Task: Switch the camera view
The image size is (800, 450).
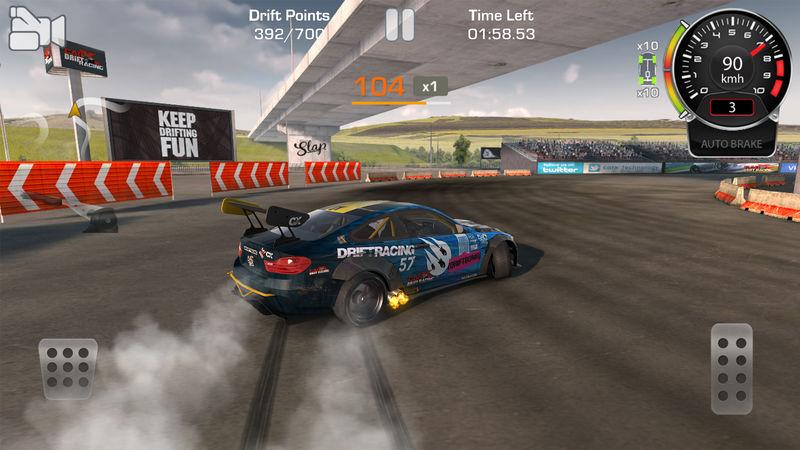Action: point(36,30)
